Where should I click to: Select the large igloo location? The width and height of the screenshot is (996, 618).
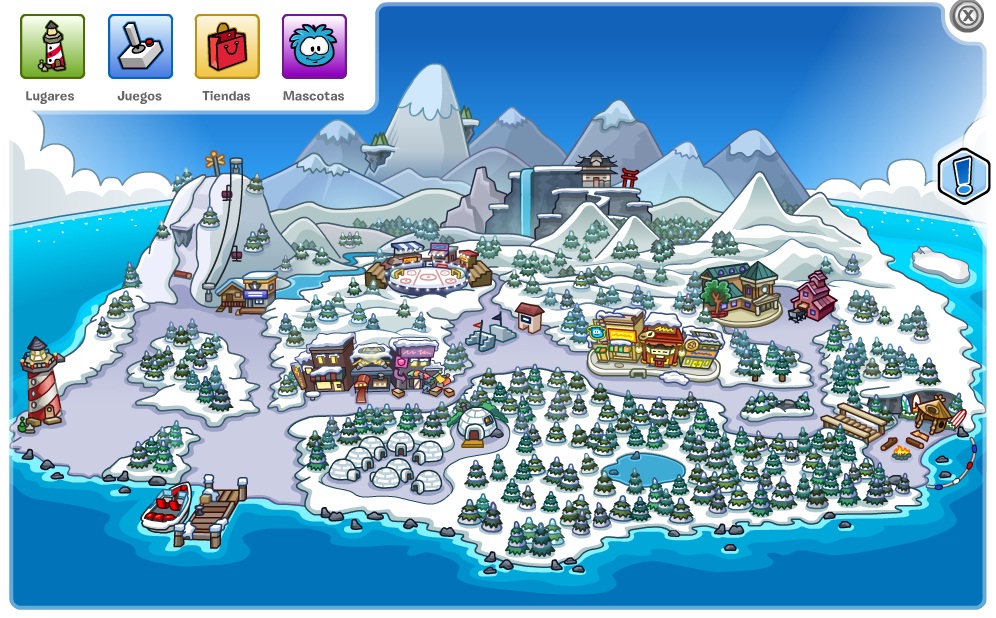pyautogui.click(x=477, y=426)
